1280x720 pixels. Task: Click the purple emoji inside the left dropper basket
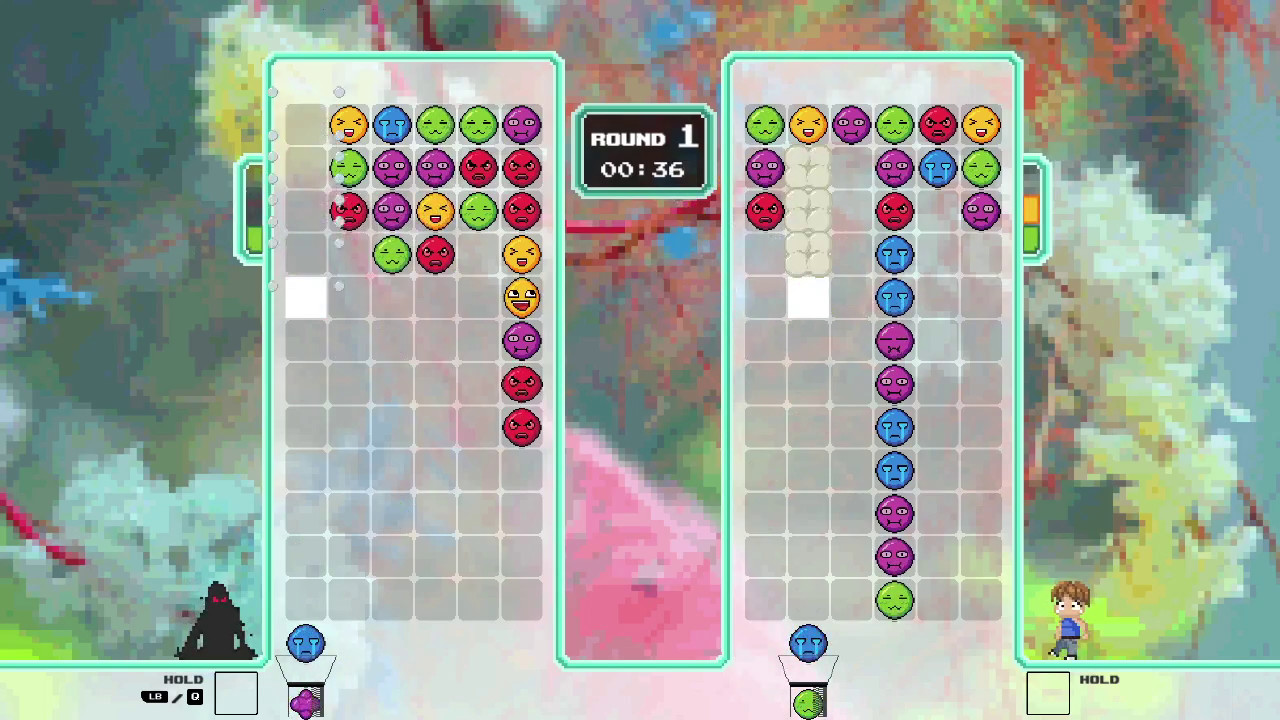point(307,702)
